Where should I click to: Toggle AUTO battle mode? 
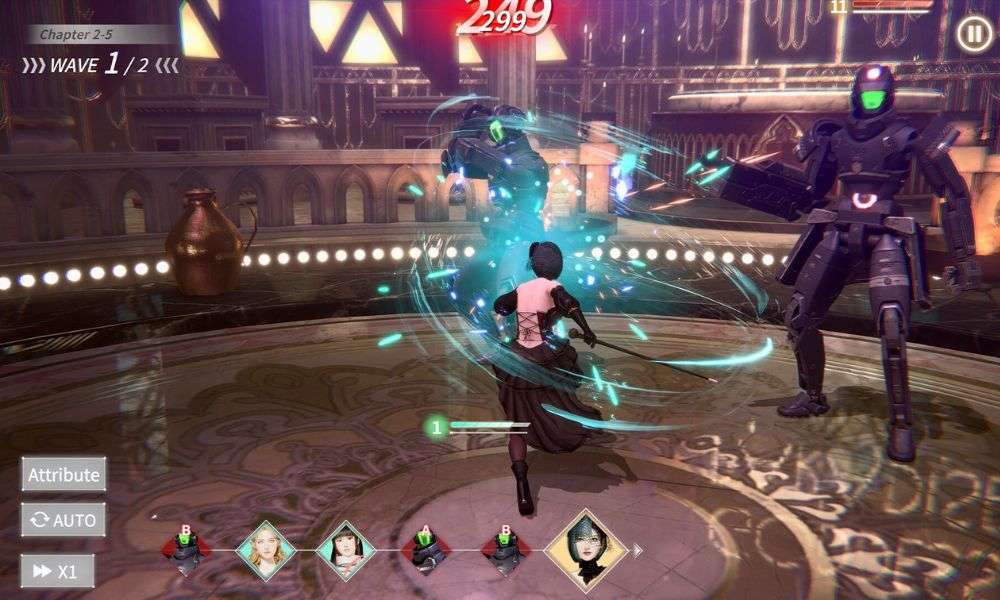point(64,520)
